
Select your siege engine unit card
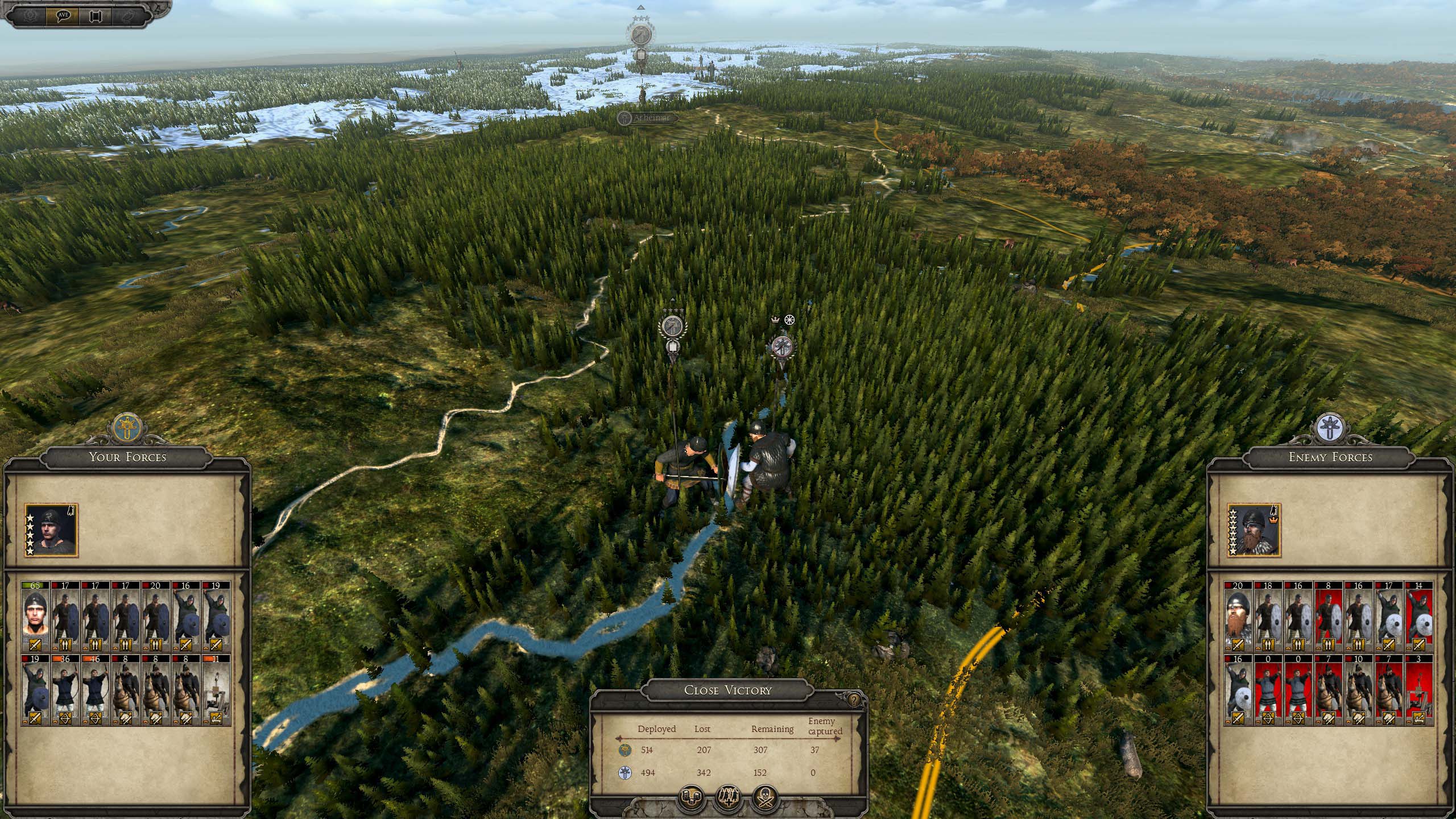(x=216, y=690)
